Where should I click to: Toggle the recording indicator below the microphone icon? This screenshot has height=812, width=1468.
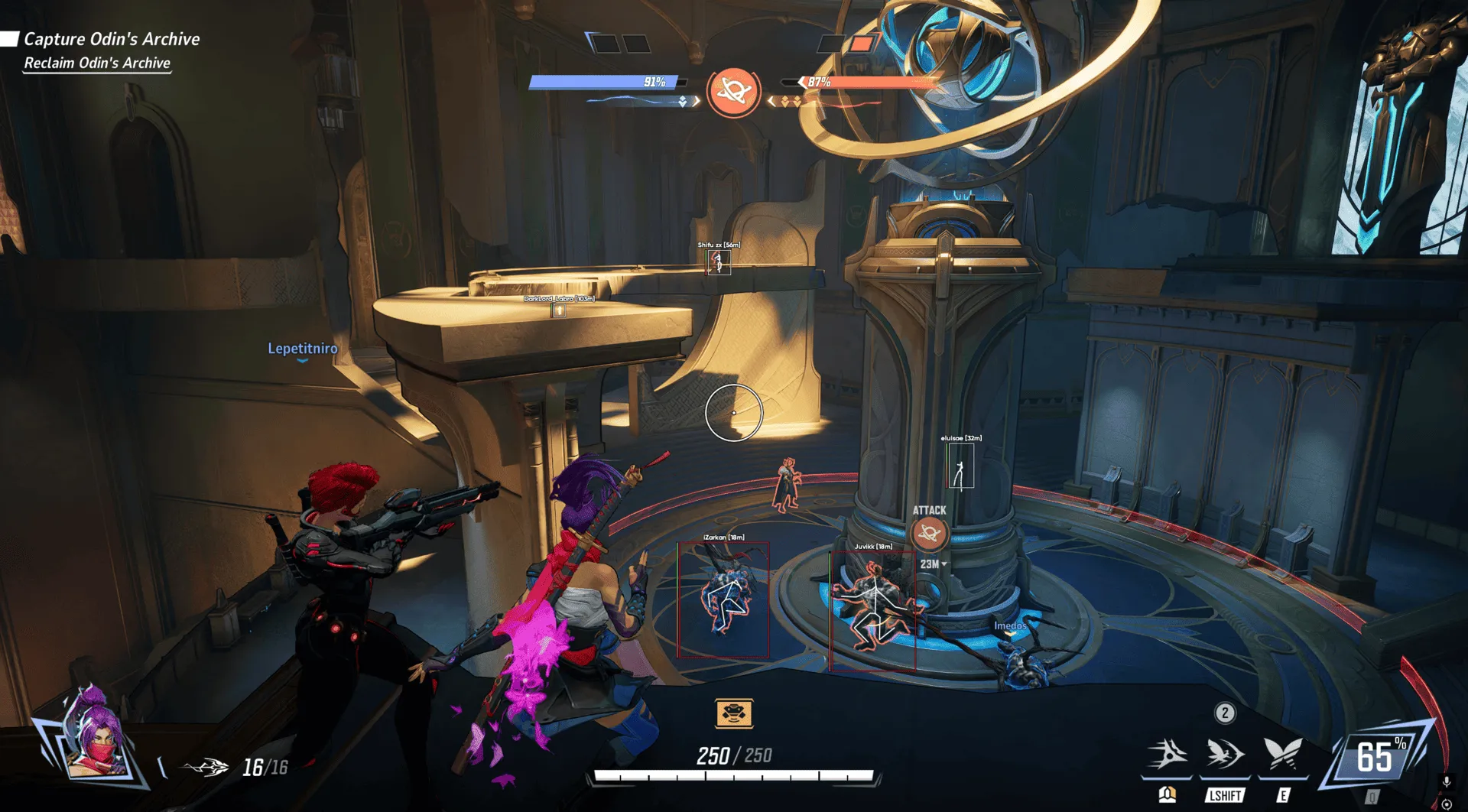point(1447,804)
